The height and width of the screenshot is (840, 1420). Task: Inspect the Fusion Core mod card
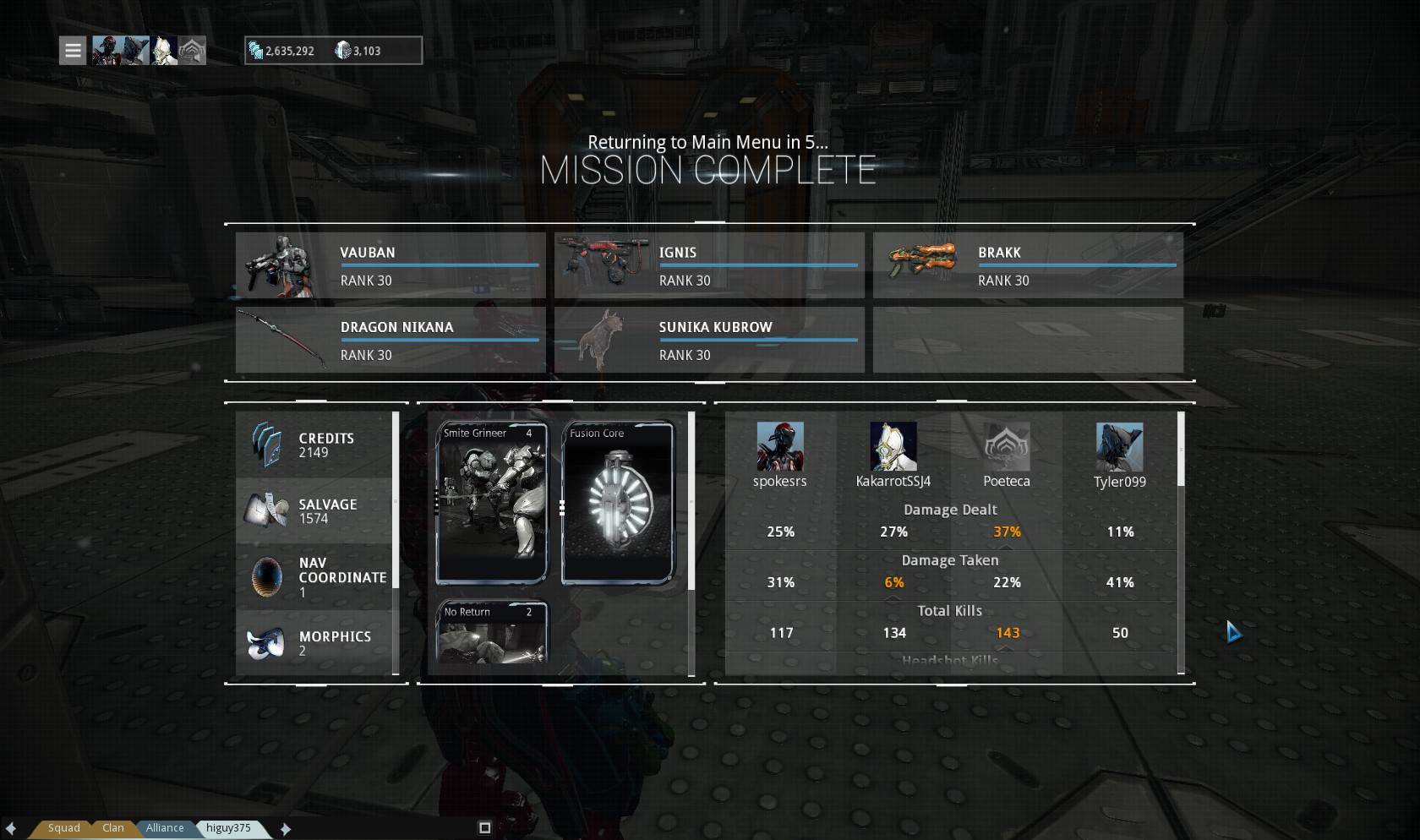pyautogui.click(x=618, y=503)
